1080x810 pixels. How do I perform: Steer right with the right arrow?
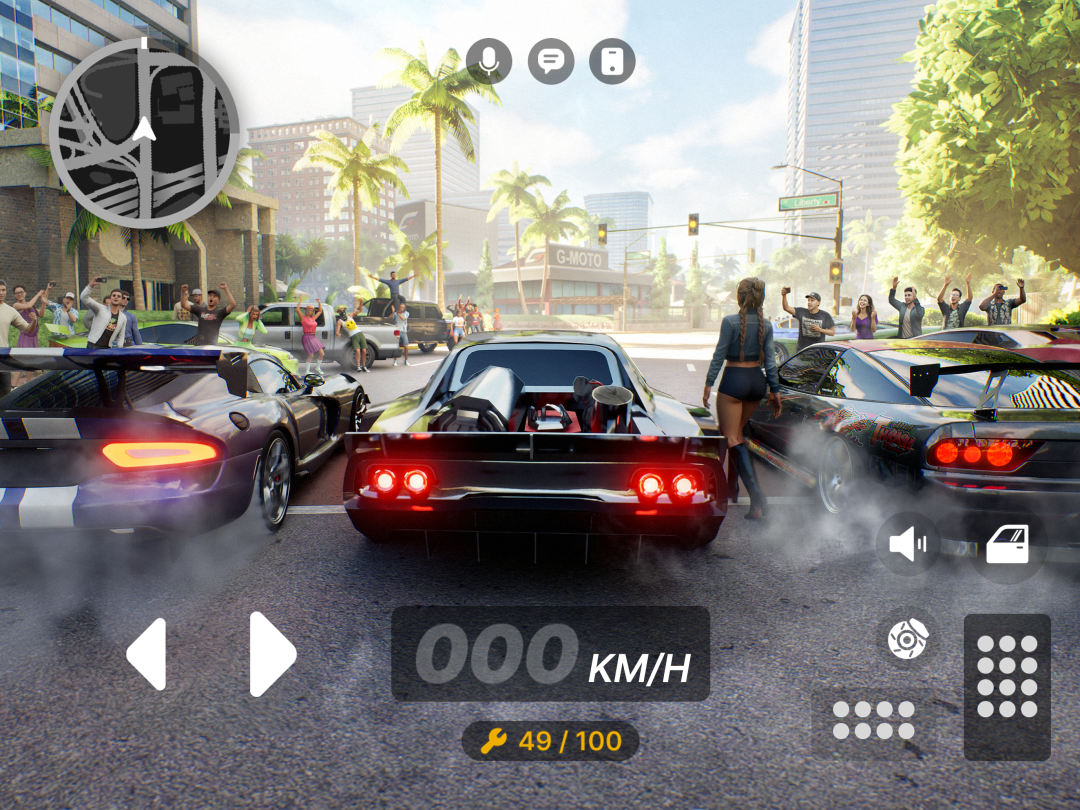272,654
